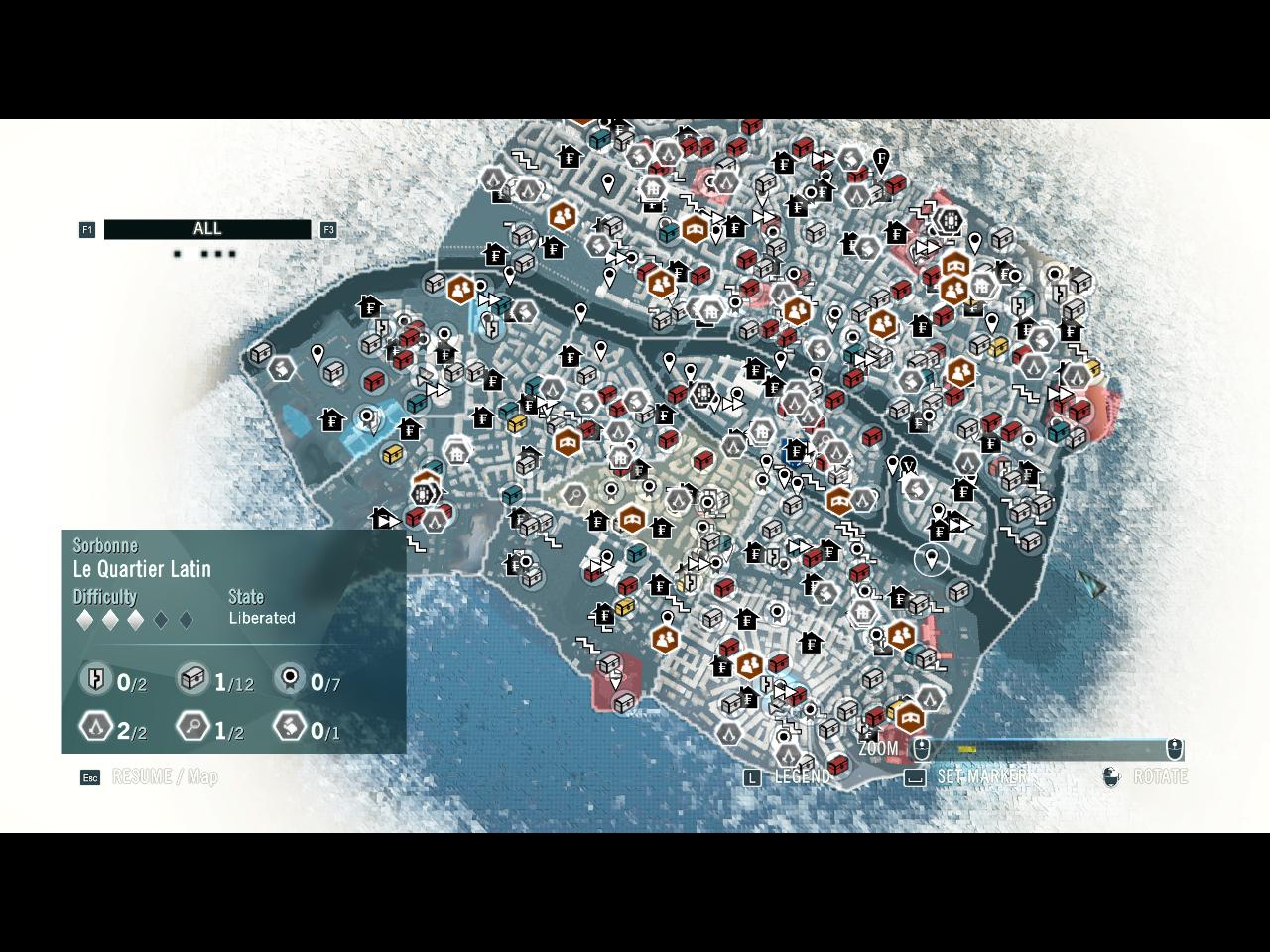
Task: Open the map Legend
Action: [790, 776]
